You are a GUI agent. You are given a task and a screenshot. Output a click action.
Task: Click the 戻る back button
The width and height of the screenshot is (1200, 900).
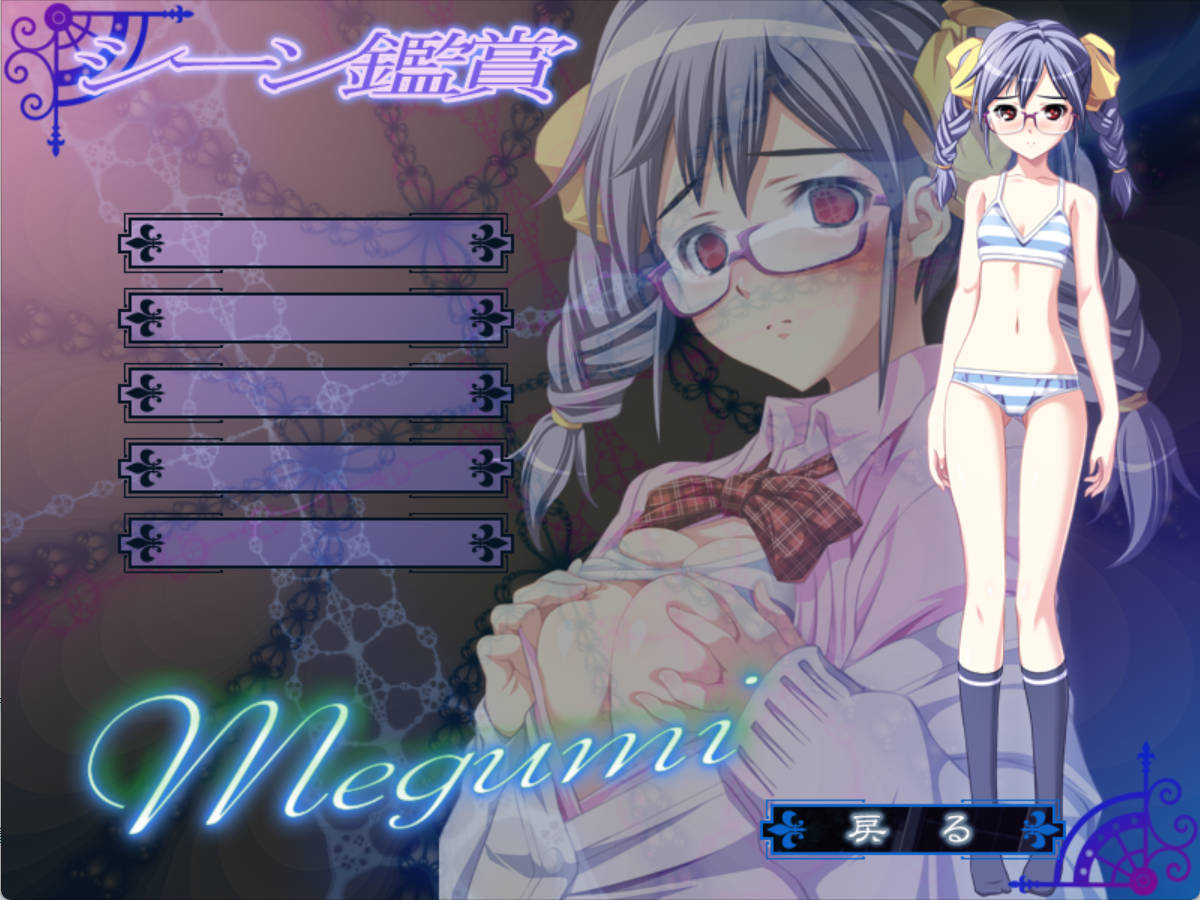coord(910,829)
